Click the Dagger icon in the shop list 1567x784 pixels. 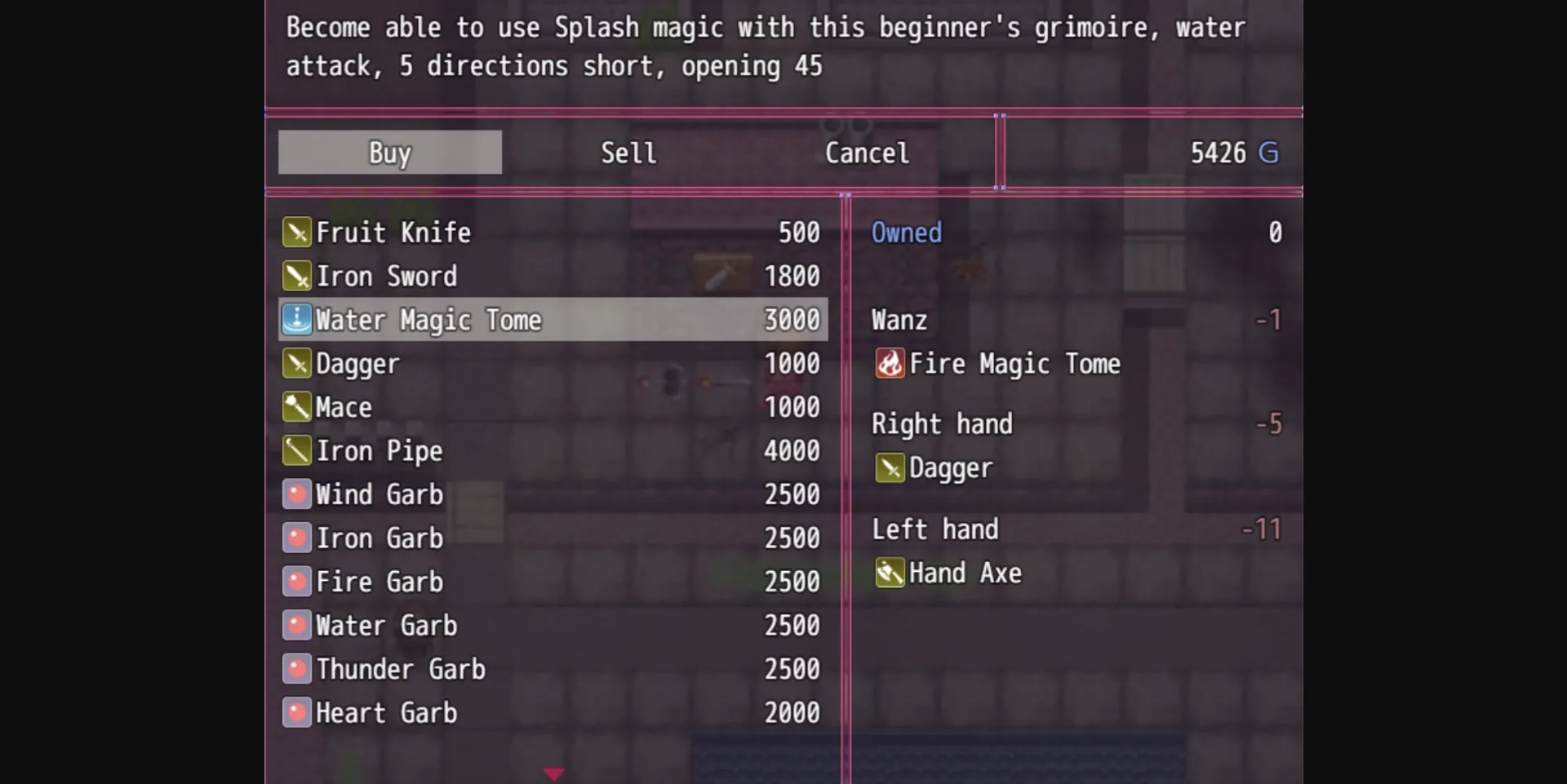pyautogui.click(x=296, y=364)
